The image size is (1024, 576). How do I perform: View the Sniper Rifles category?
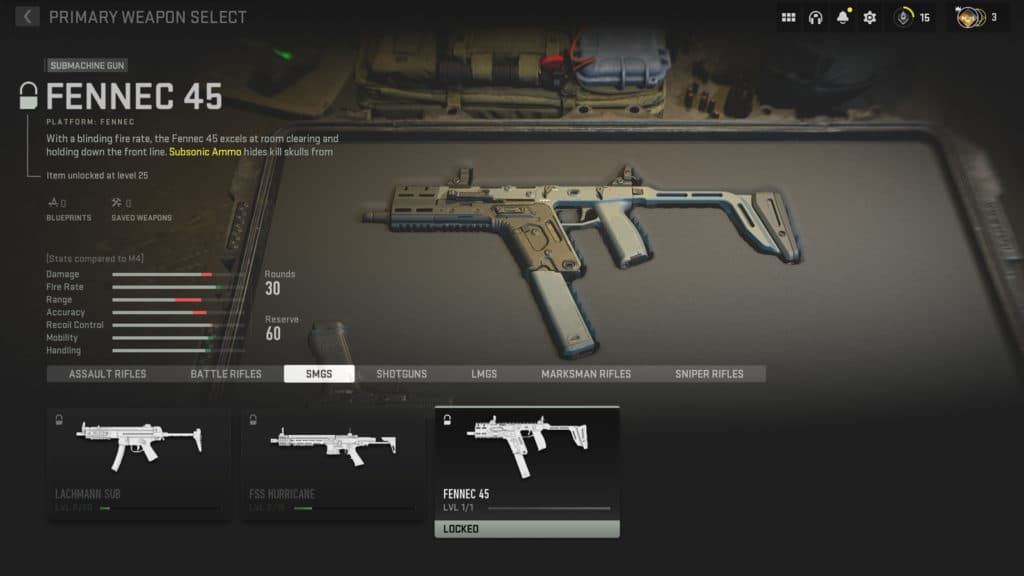click(x=709, y=374)
